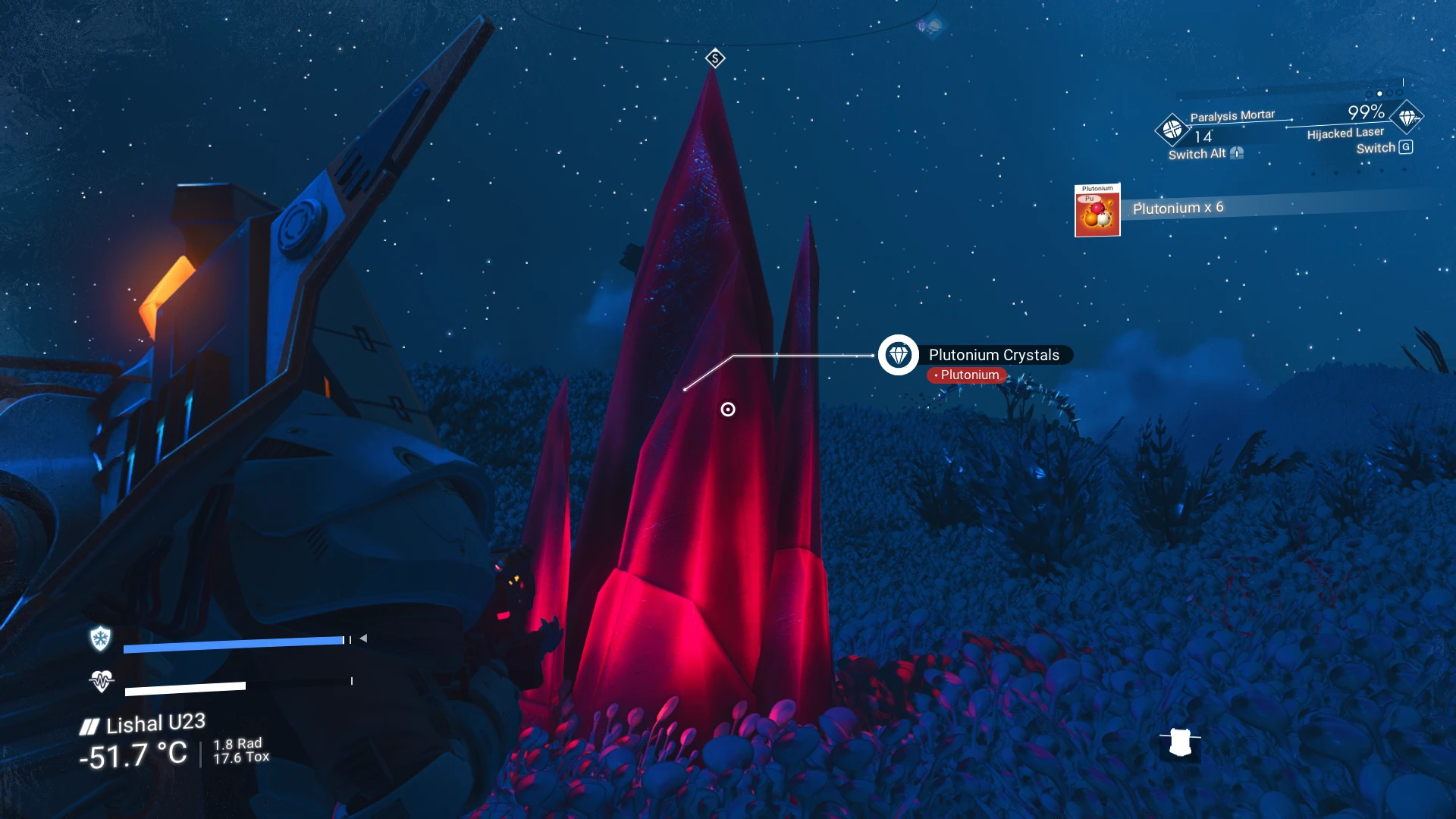Image resolution: width=1456 pixels, height=819 pixels.
Task: Select the Hijacked Laser diamond icon
Action: click(1407, 118)
